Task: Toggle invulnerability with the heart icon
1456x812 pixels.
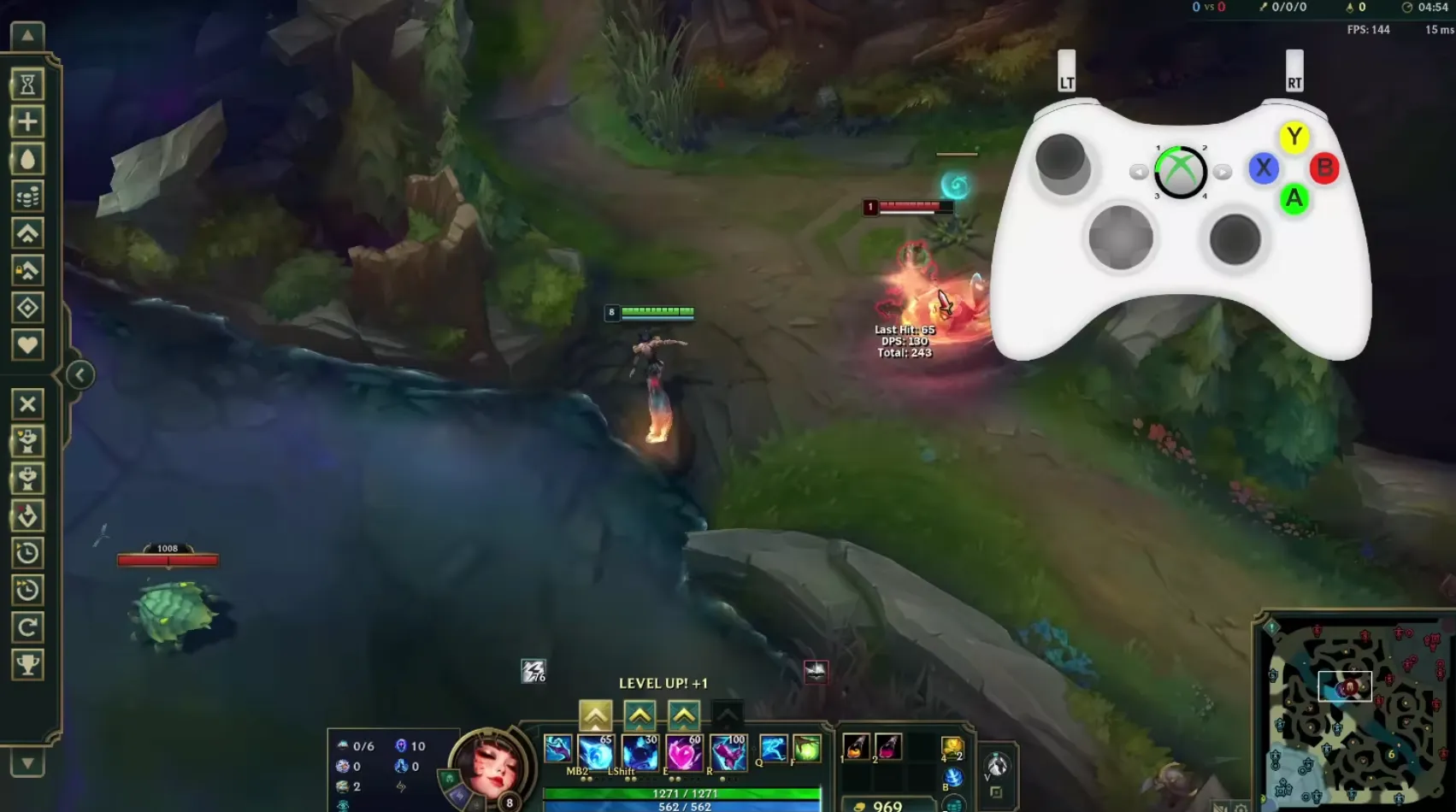Action: [x=28, y=344]
